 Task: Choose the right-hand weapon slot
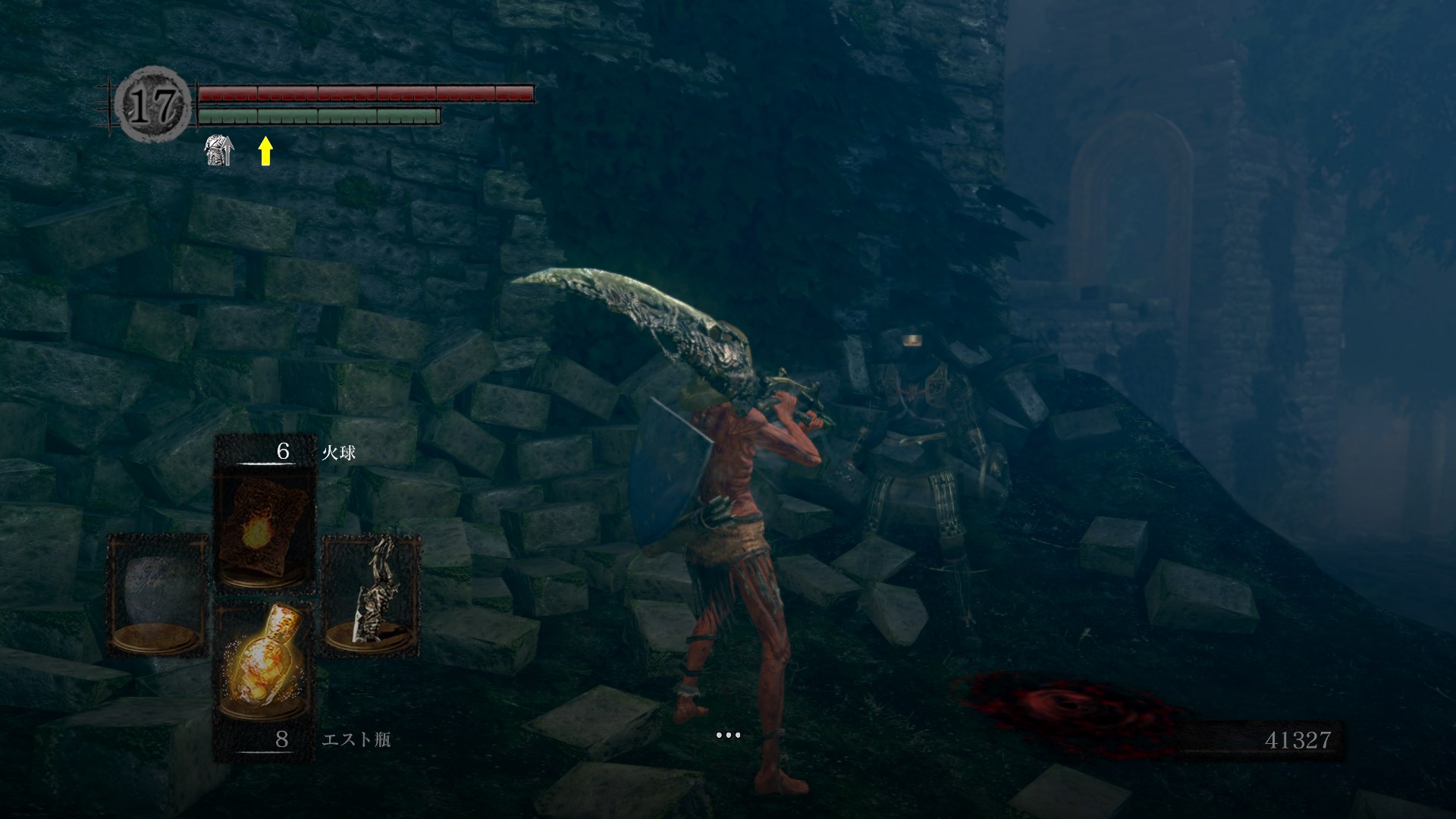(x=371, y=596)
